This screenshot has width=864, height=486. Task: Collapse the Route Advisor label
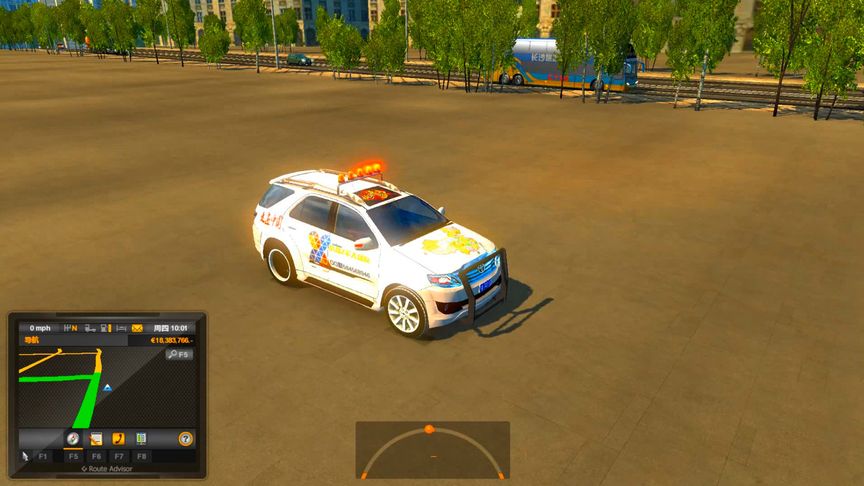click(106, 468)
